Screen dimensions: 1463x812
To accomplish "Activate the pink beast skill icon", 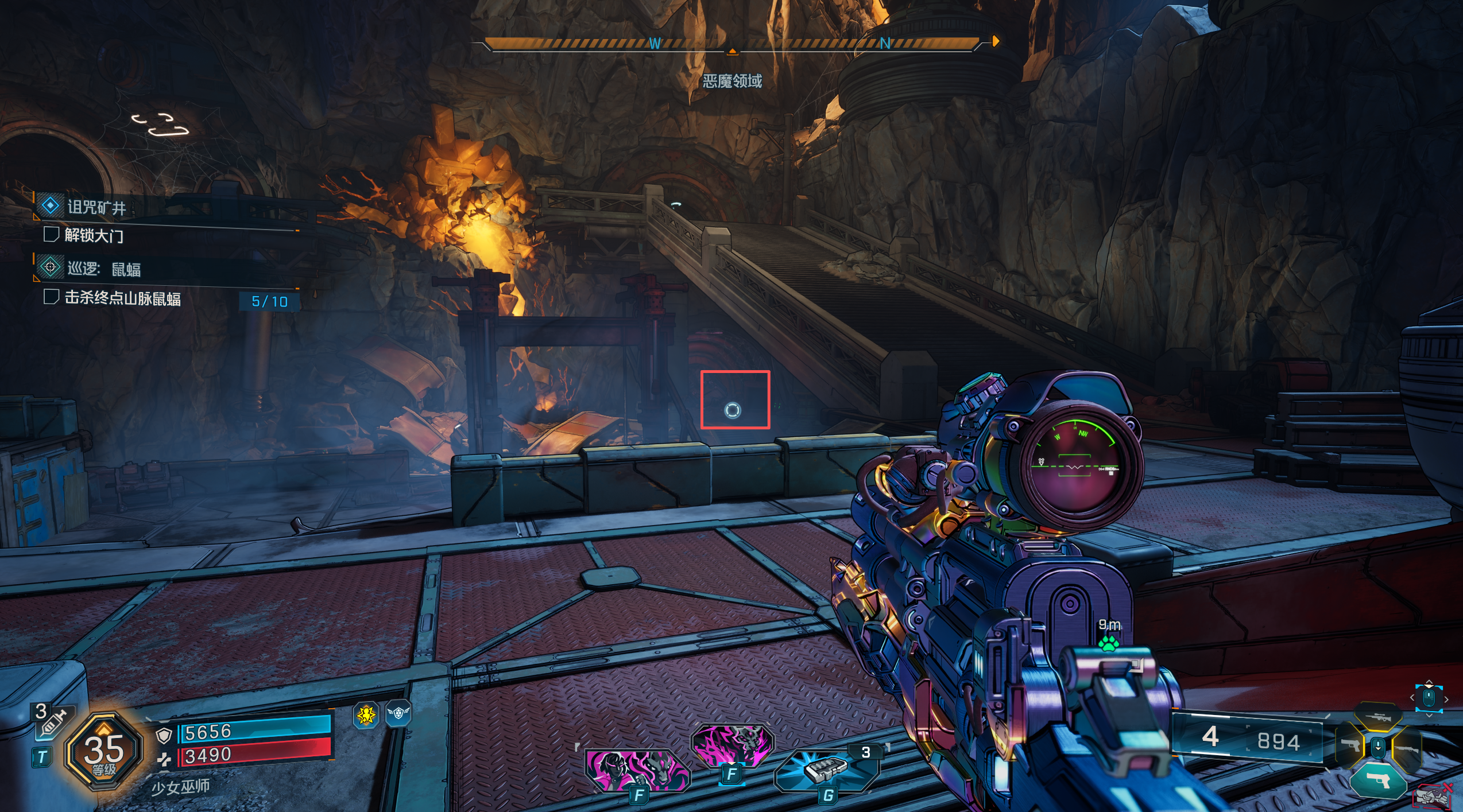I will pos(732,744).
